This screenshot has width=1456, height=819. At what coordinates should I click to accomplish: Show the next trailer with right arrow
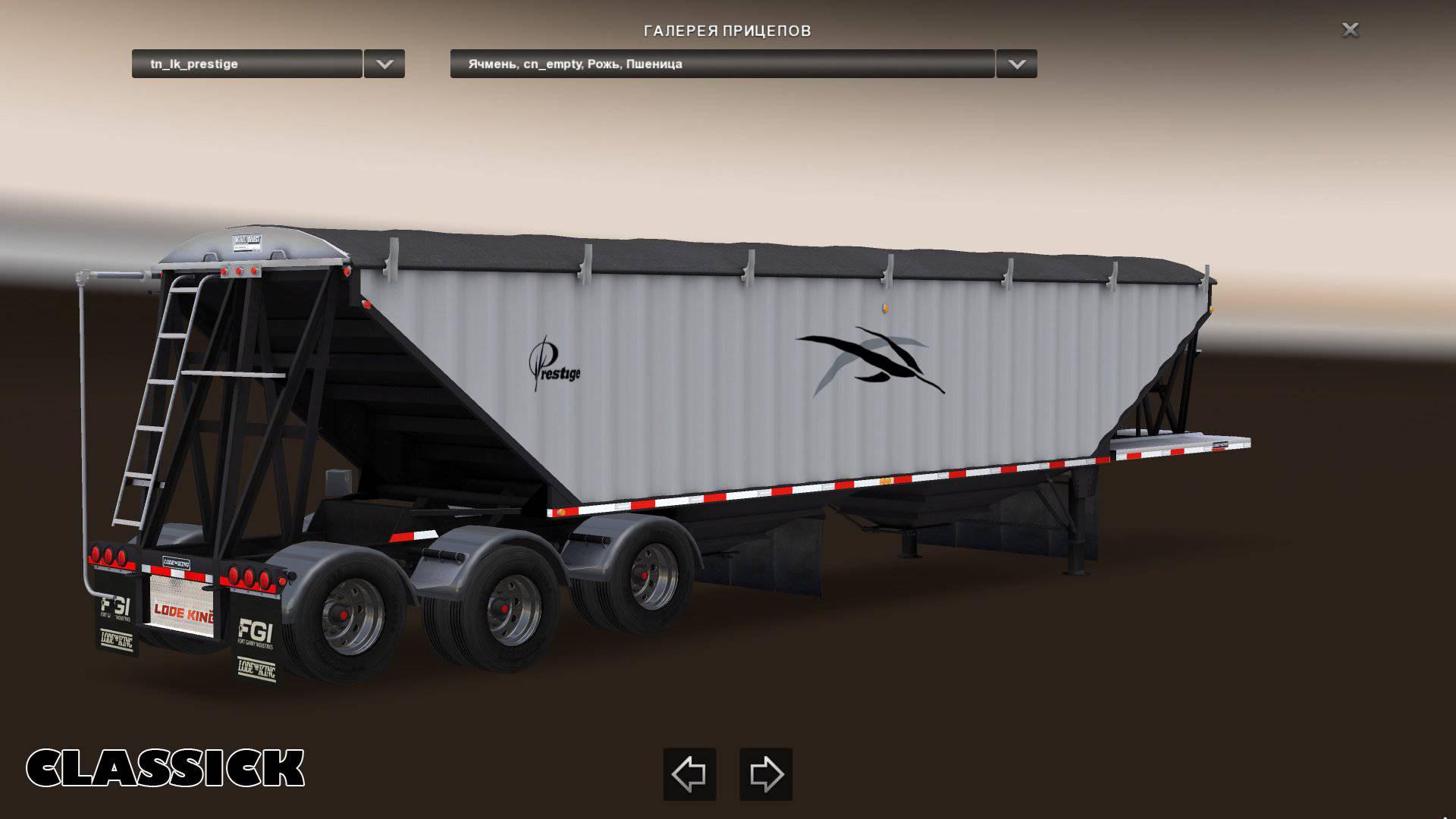pyautogui.click(x=766, y=774)
